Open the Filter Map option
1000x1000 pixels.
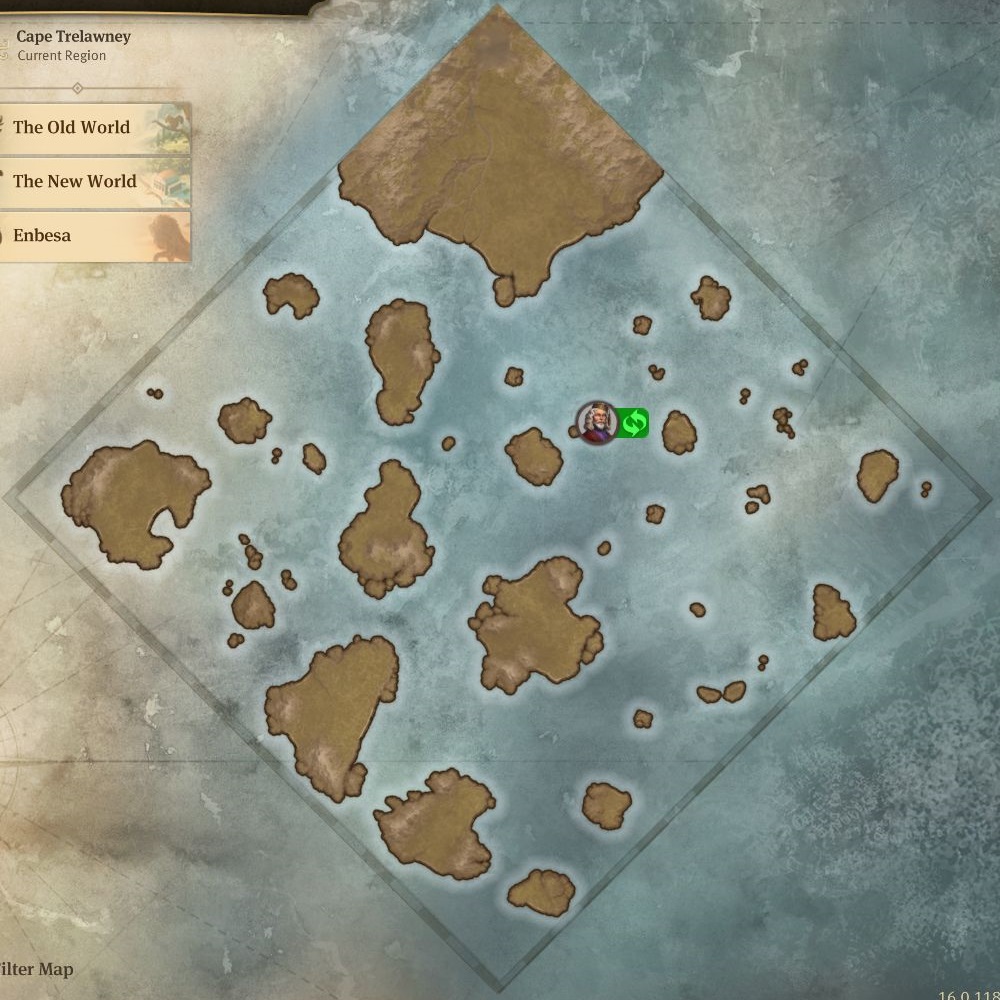point(37,969)
